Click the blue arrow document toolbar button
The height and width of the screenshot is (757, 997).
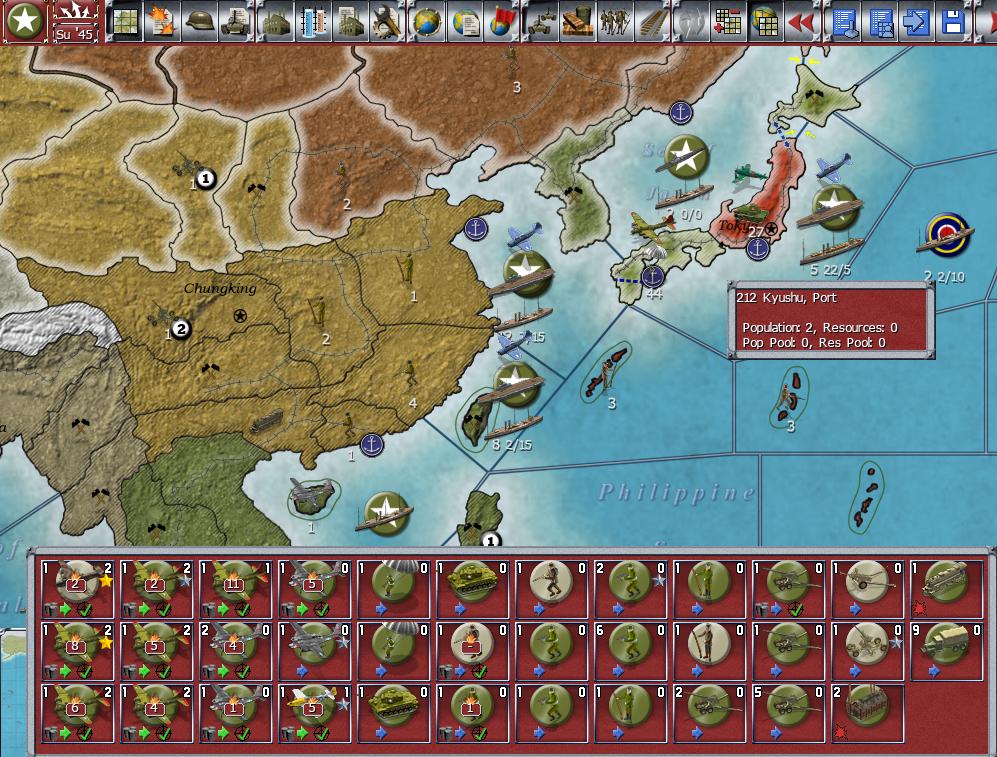(x=916, y=21)
